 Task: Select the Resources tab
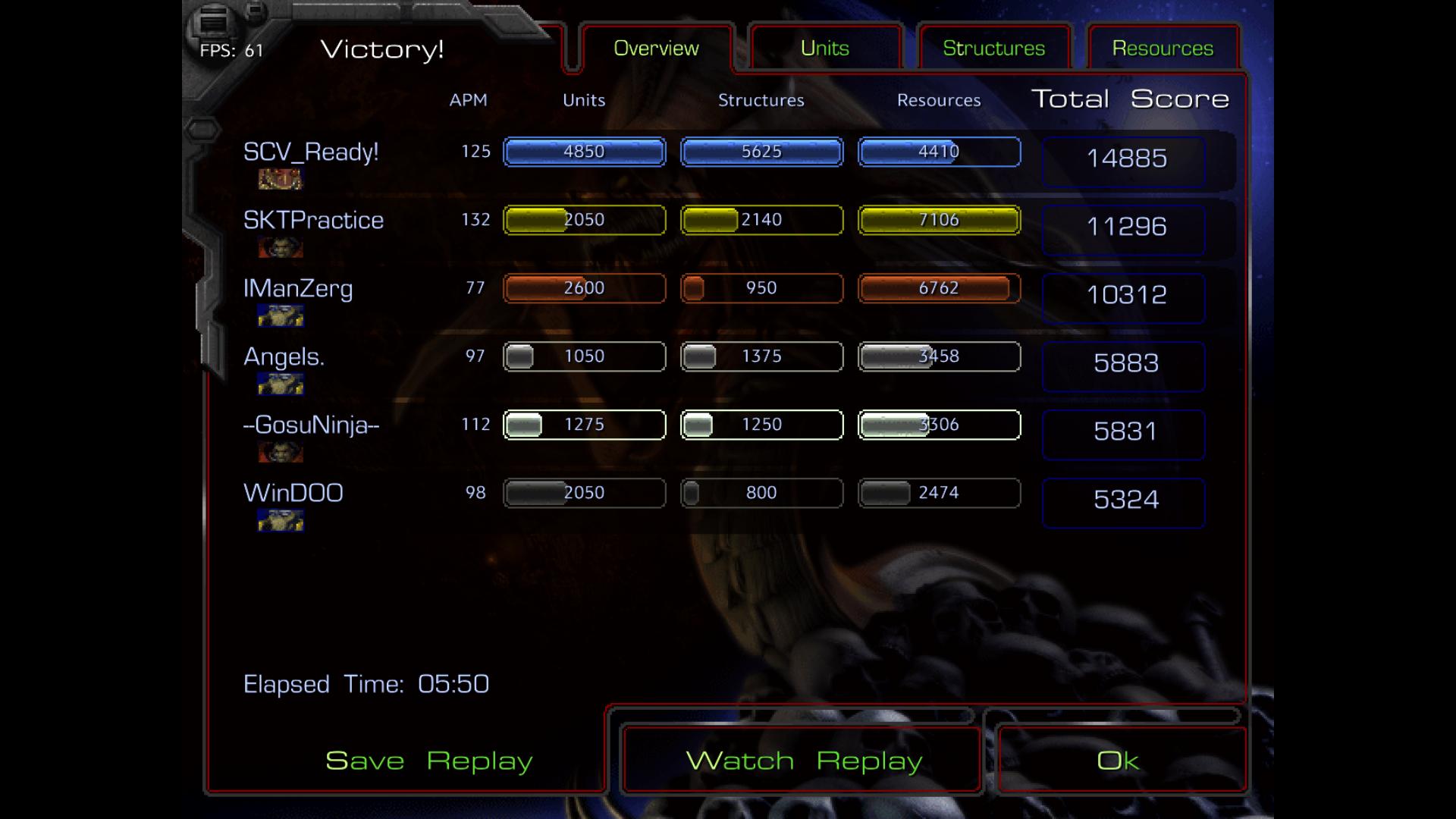tap(1163, 49)
